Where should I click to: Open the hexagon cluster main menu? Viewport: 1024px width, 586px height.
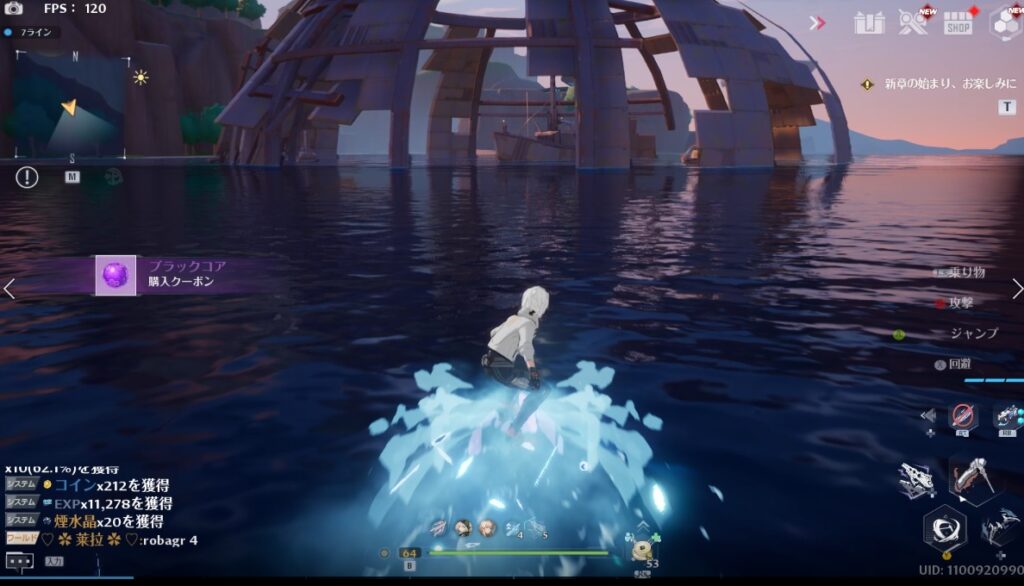point(1003,23)
